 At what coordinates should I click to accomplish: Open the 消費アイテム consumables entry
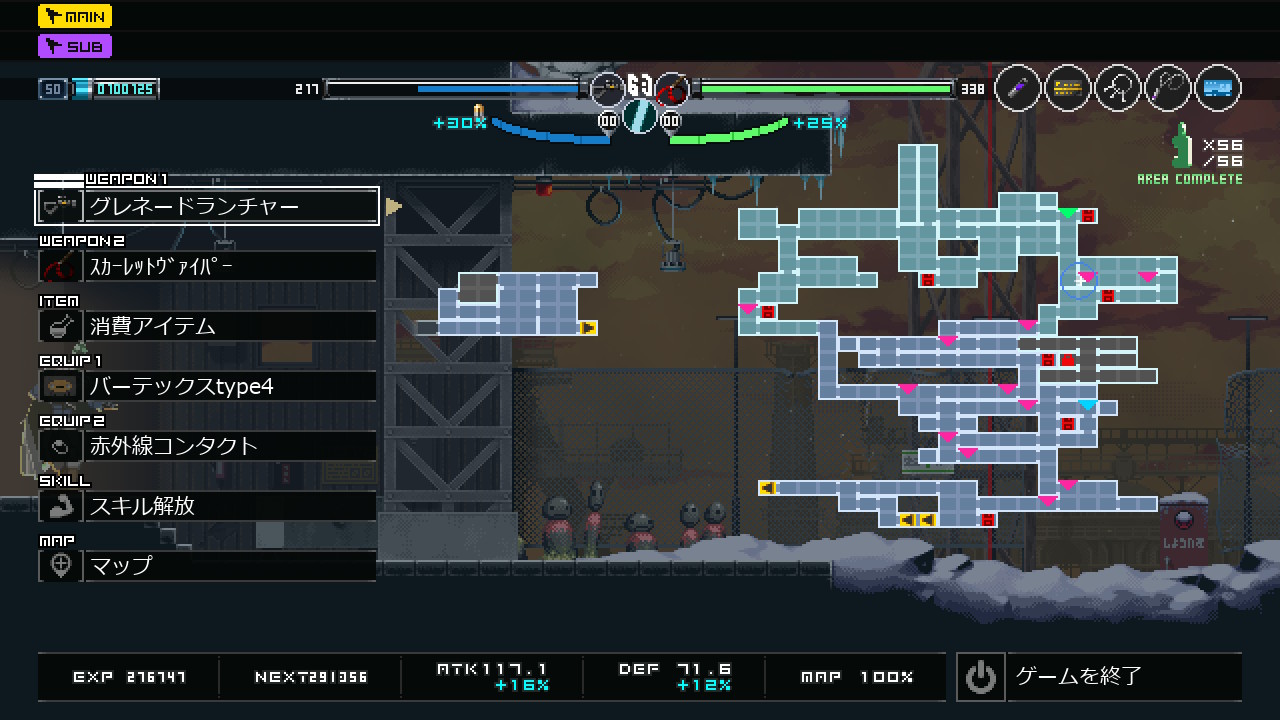point(207,326)
